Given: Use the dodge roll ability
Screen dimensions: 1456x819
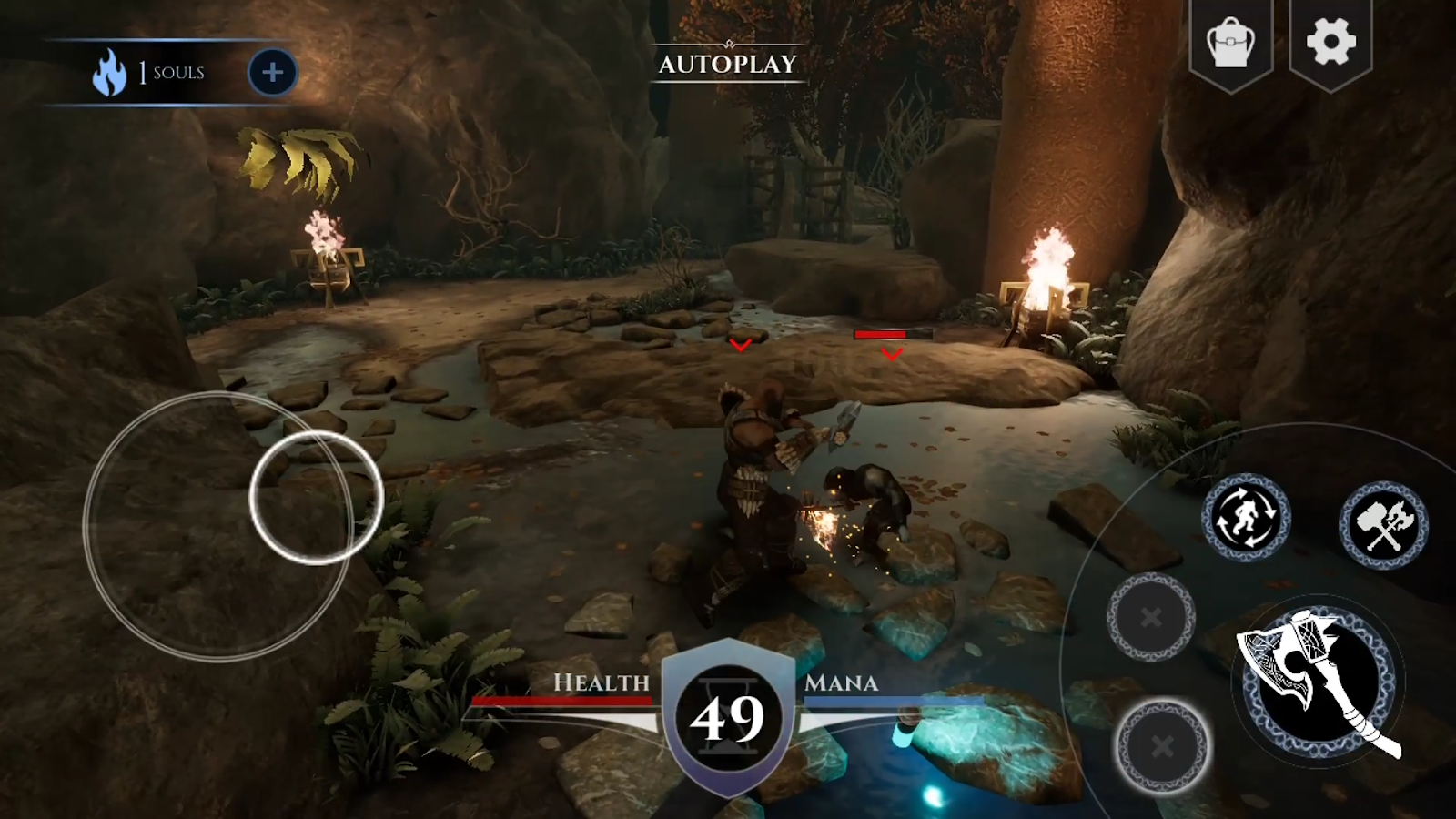Looking at the screenshot, I should pos(1245,518).
